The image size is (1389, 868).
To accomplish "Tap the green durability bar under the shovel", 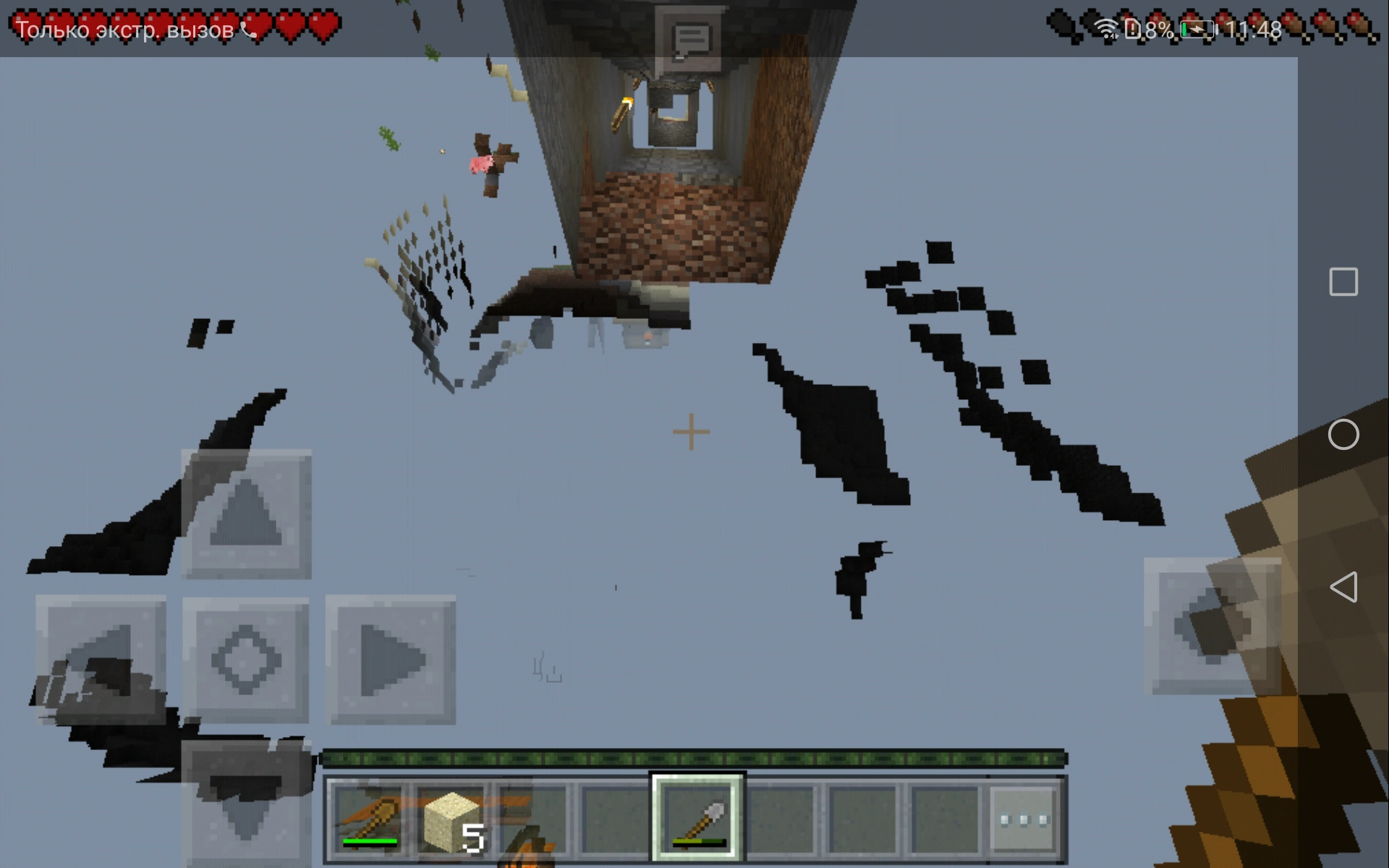I will click(x=697, y=841).
